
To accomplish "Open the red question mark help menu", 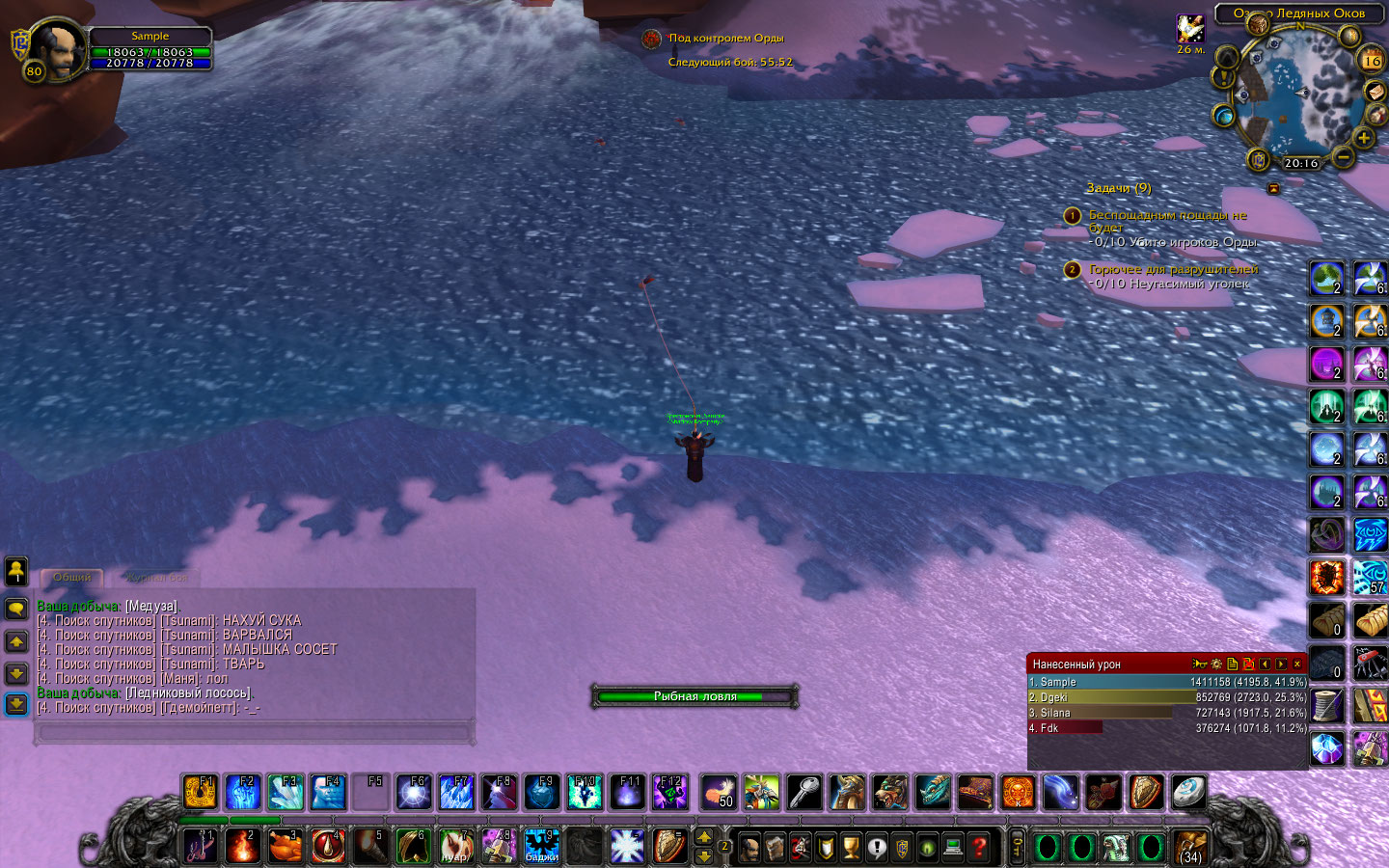I will pyautogui.click(x=979, y=847).
